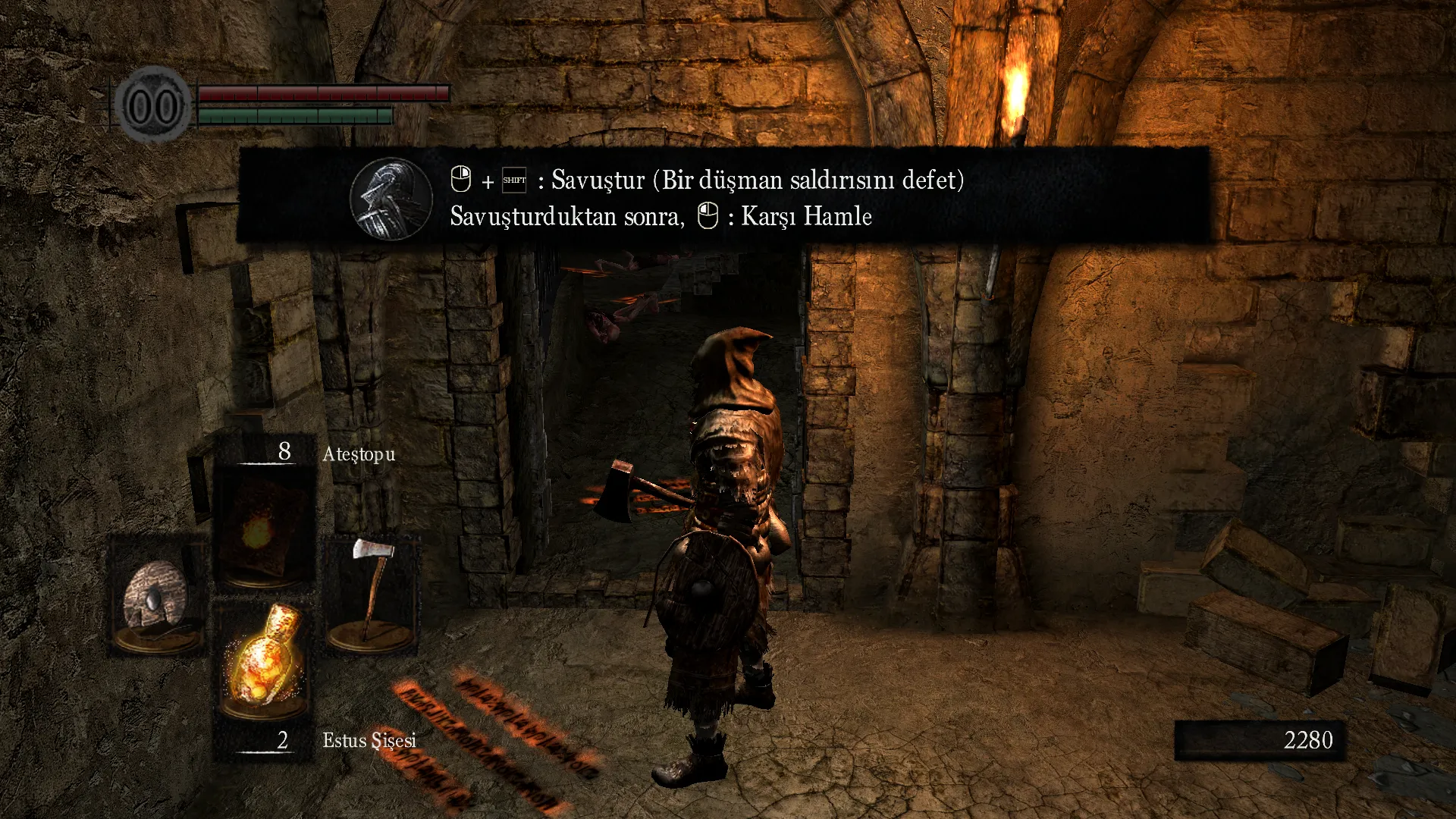Click the knight helmet tutorial icon
This screenshot has width=1456, height=819.
click(x=391, y=199)
